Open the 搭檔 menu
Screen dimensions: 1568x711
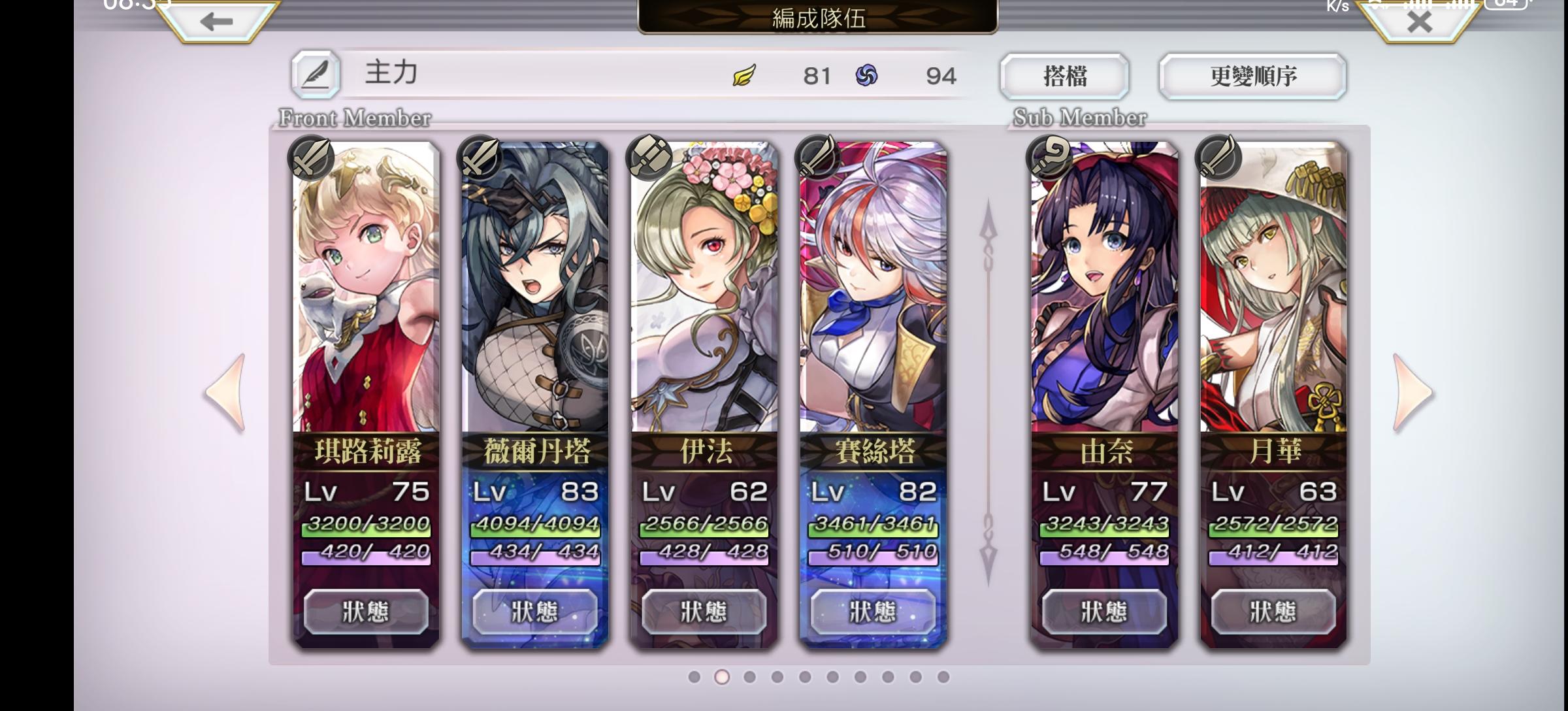pos(1066,76)
